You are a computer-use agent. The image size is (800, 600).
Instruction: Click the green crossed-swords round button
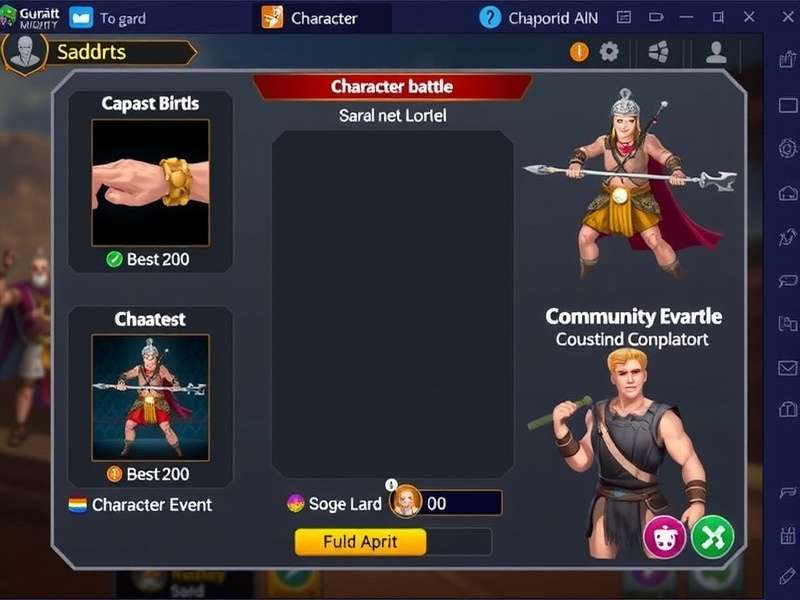pyautogui.click(x=712, y=537)
